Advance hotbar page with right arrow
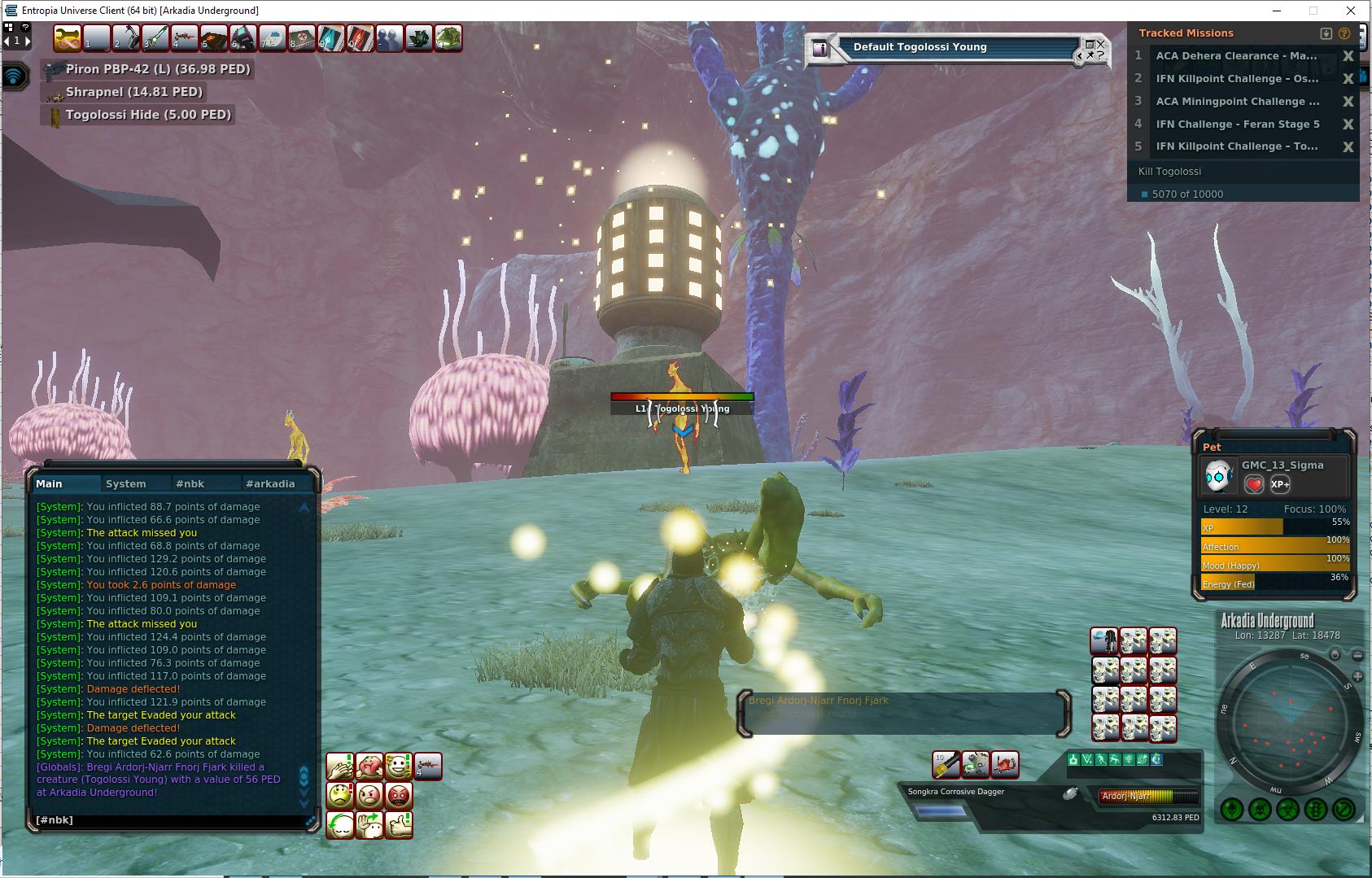 point(28,40)
